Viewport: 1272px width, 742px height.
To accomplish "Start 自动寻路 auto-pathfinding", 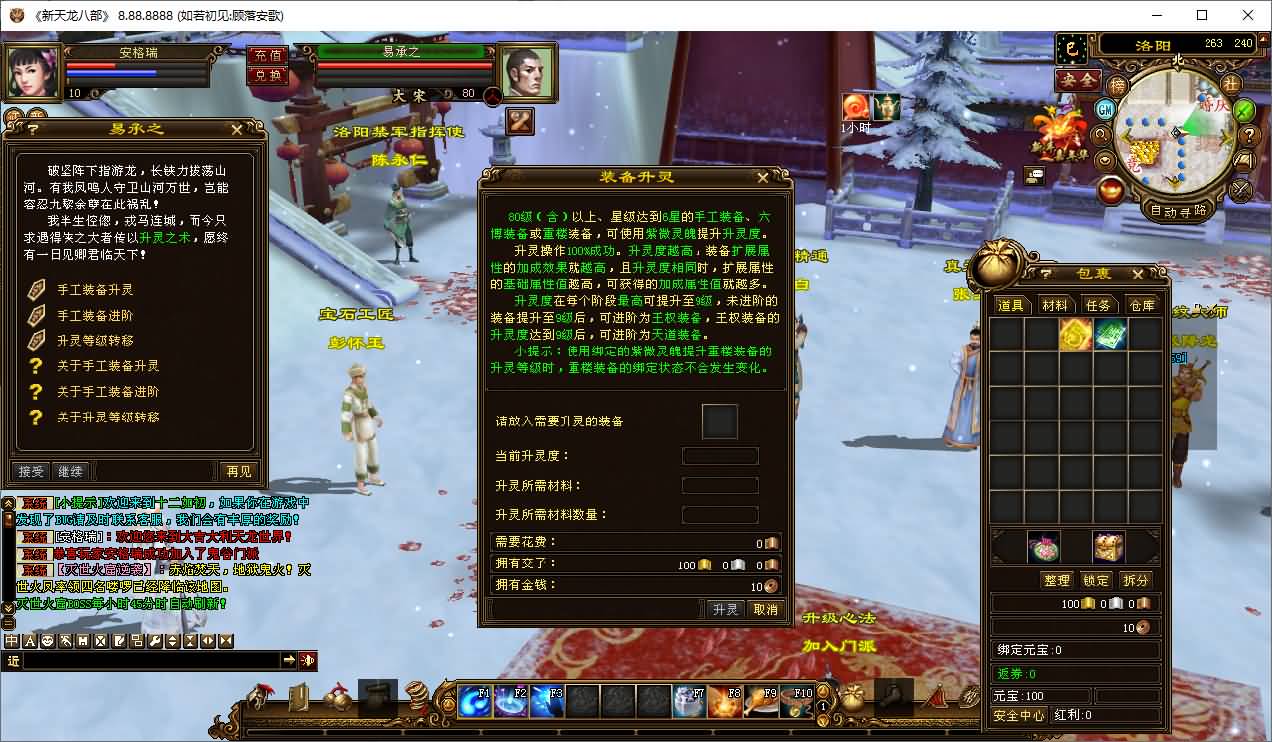I will pyautogui.click(x=1178, y=211).
